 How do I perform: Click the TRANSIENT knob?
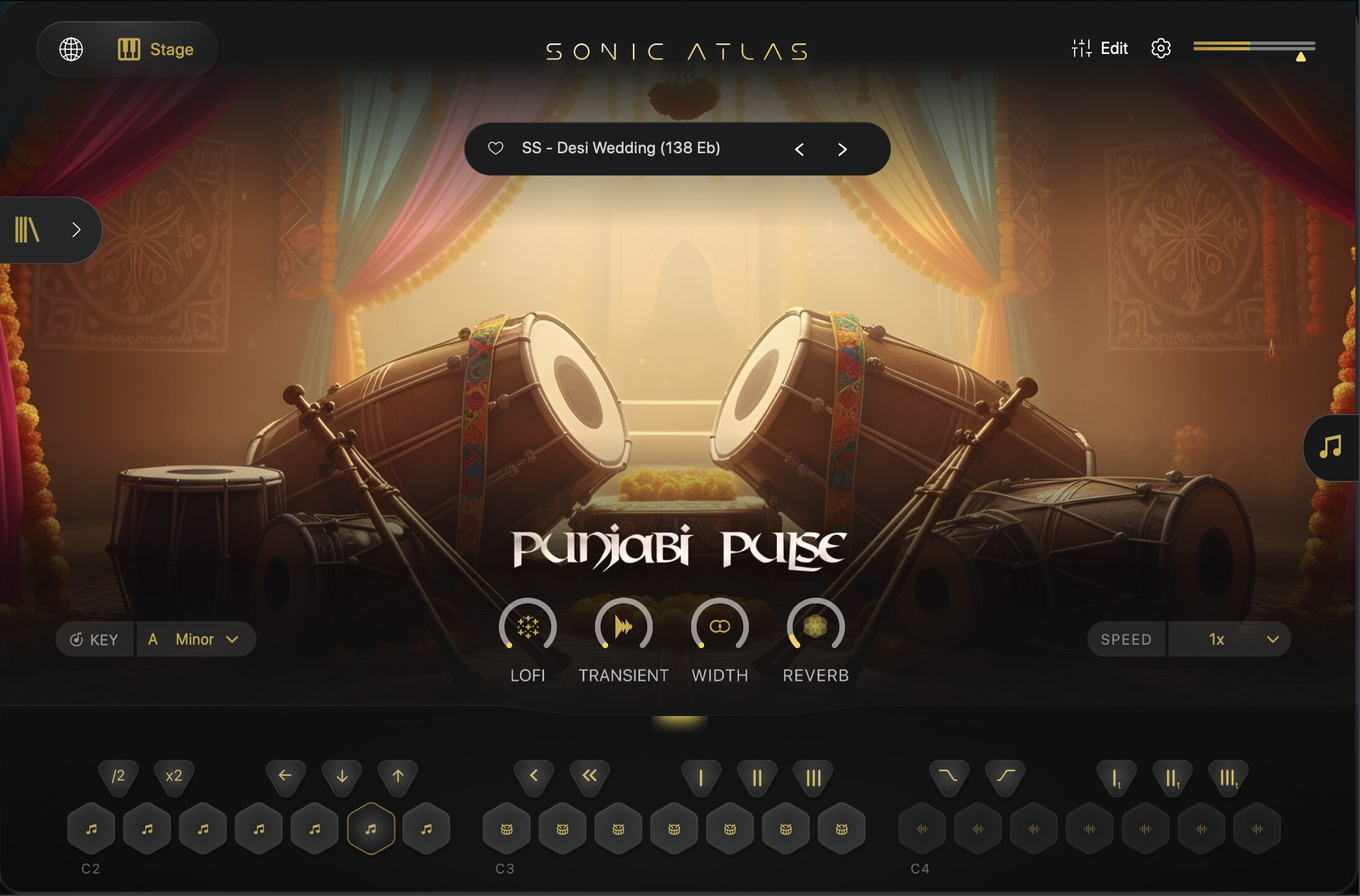624,627
